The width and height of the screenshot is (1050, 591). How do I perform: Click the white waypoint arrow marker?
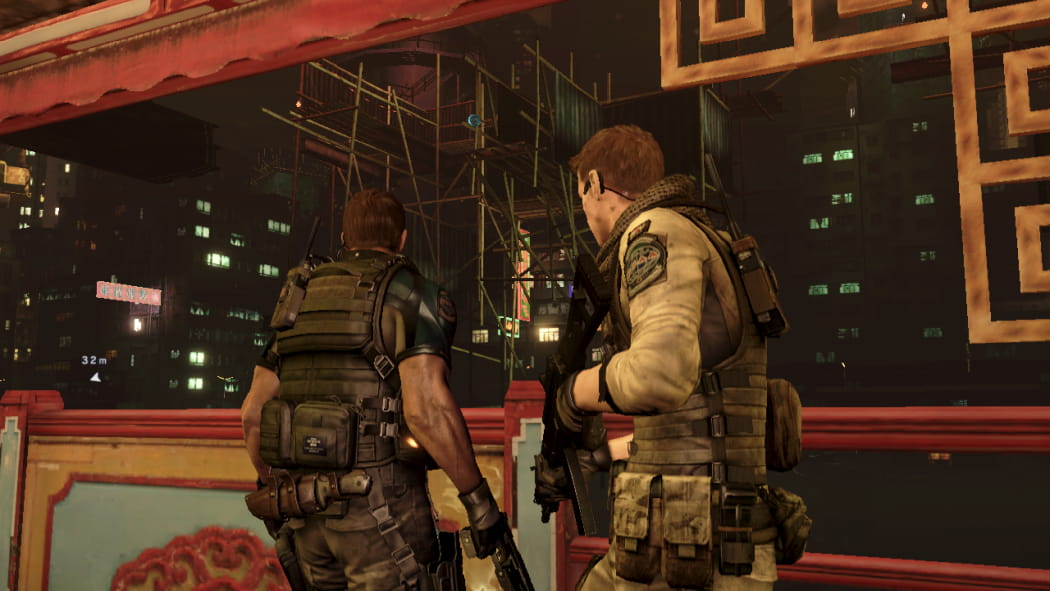95,377
